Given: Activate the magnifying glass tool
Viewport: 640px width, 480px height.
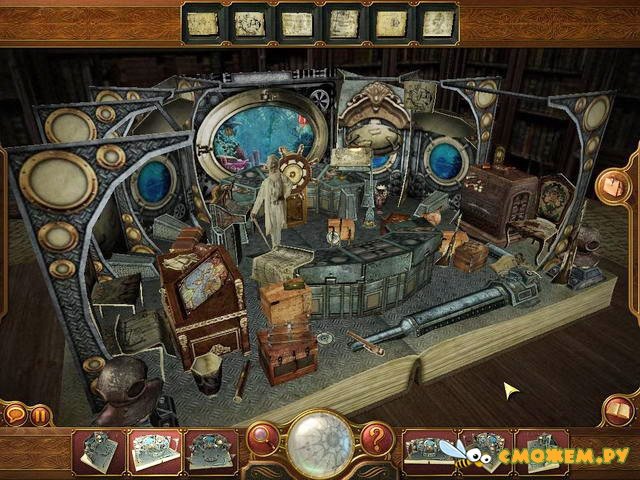Looking at the screenshot, I should pos(264,437).
